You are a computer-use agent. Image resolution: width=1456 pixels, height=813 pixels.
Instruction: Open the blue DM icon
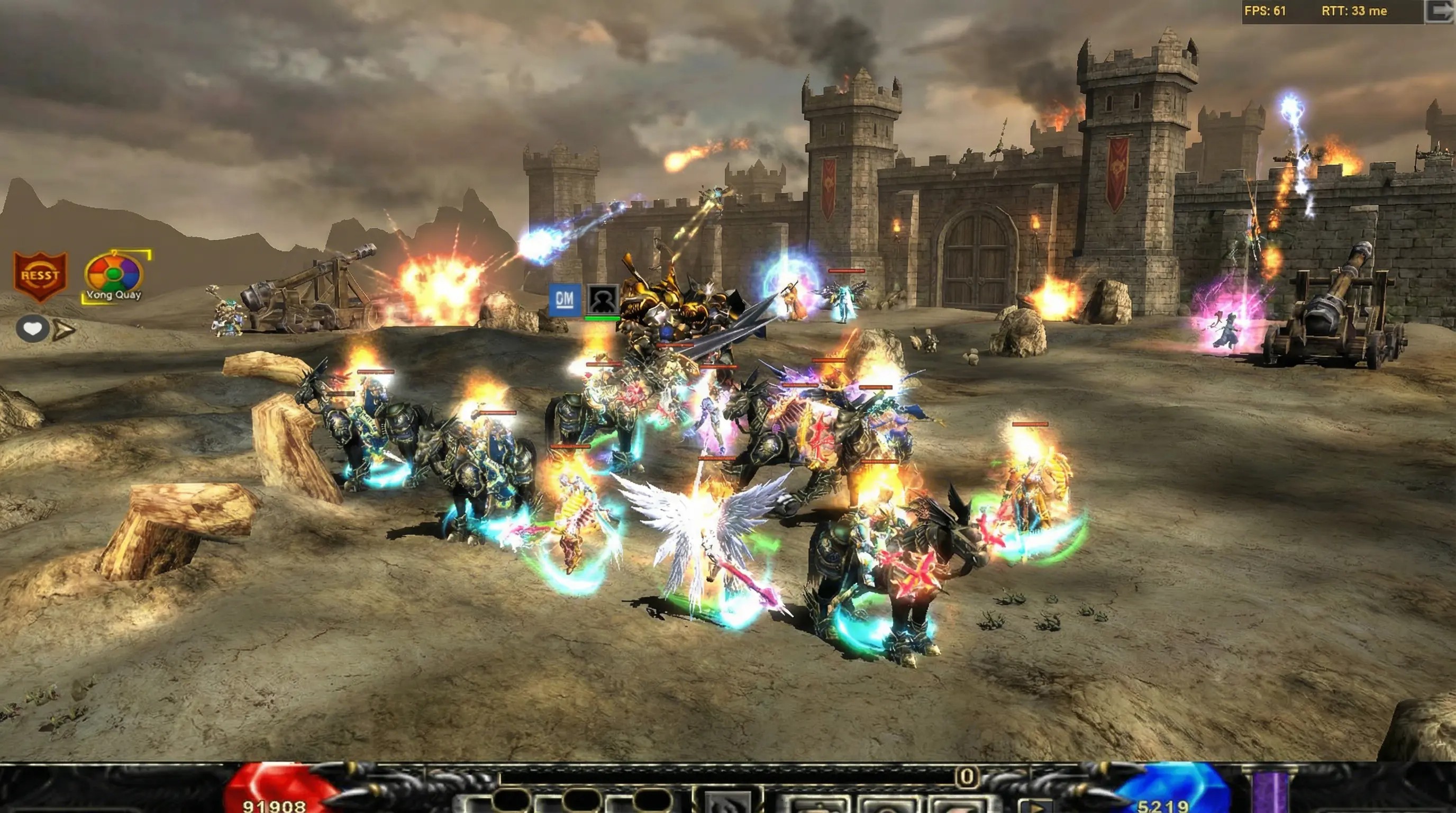tap(565, 299)
